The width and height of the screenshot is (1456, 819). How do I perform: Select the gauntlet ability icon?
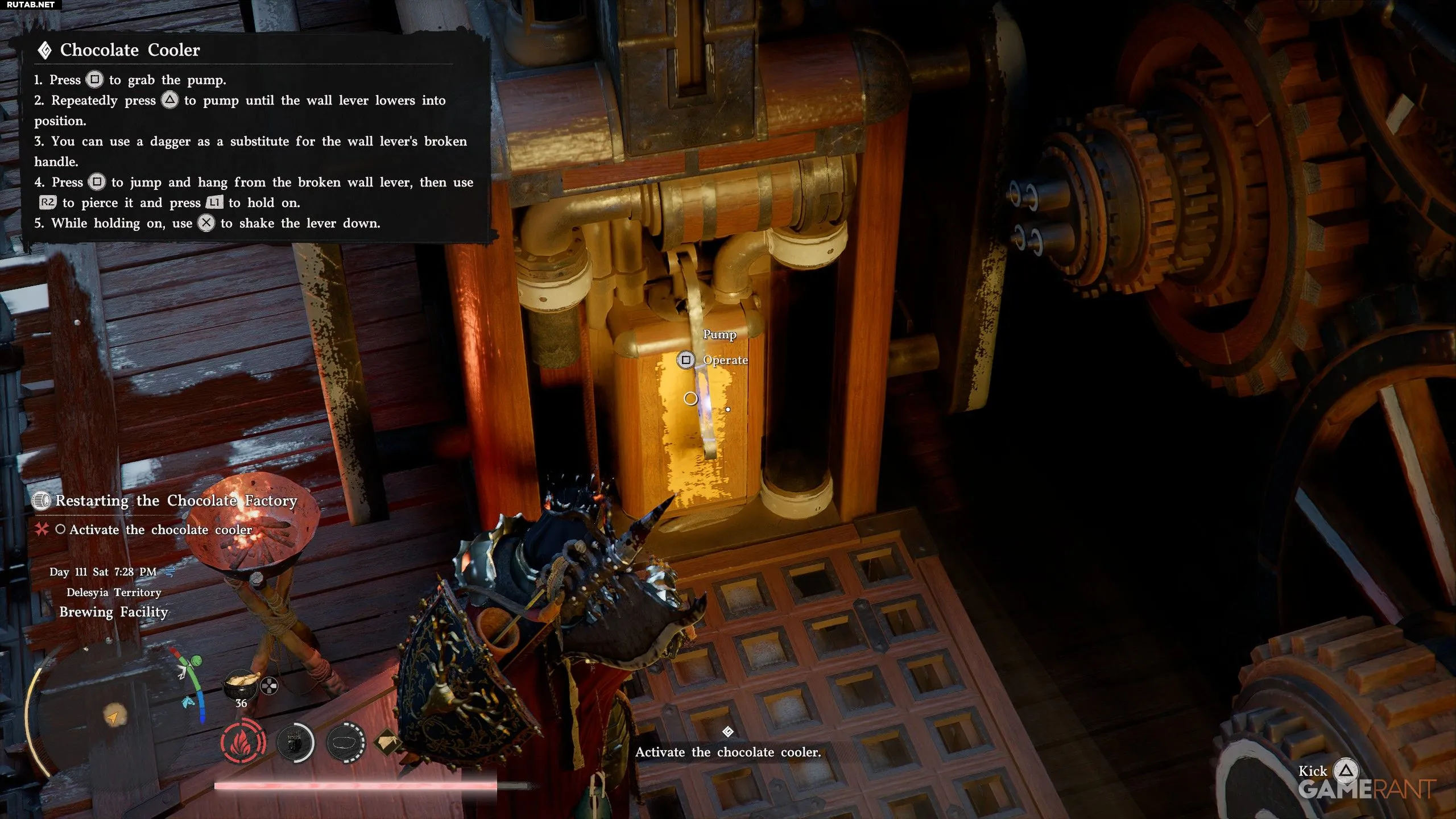coord(295,742)
